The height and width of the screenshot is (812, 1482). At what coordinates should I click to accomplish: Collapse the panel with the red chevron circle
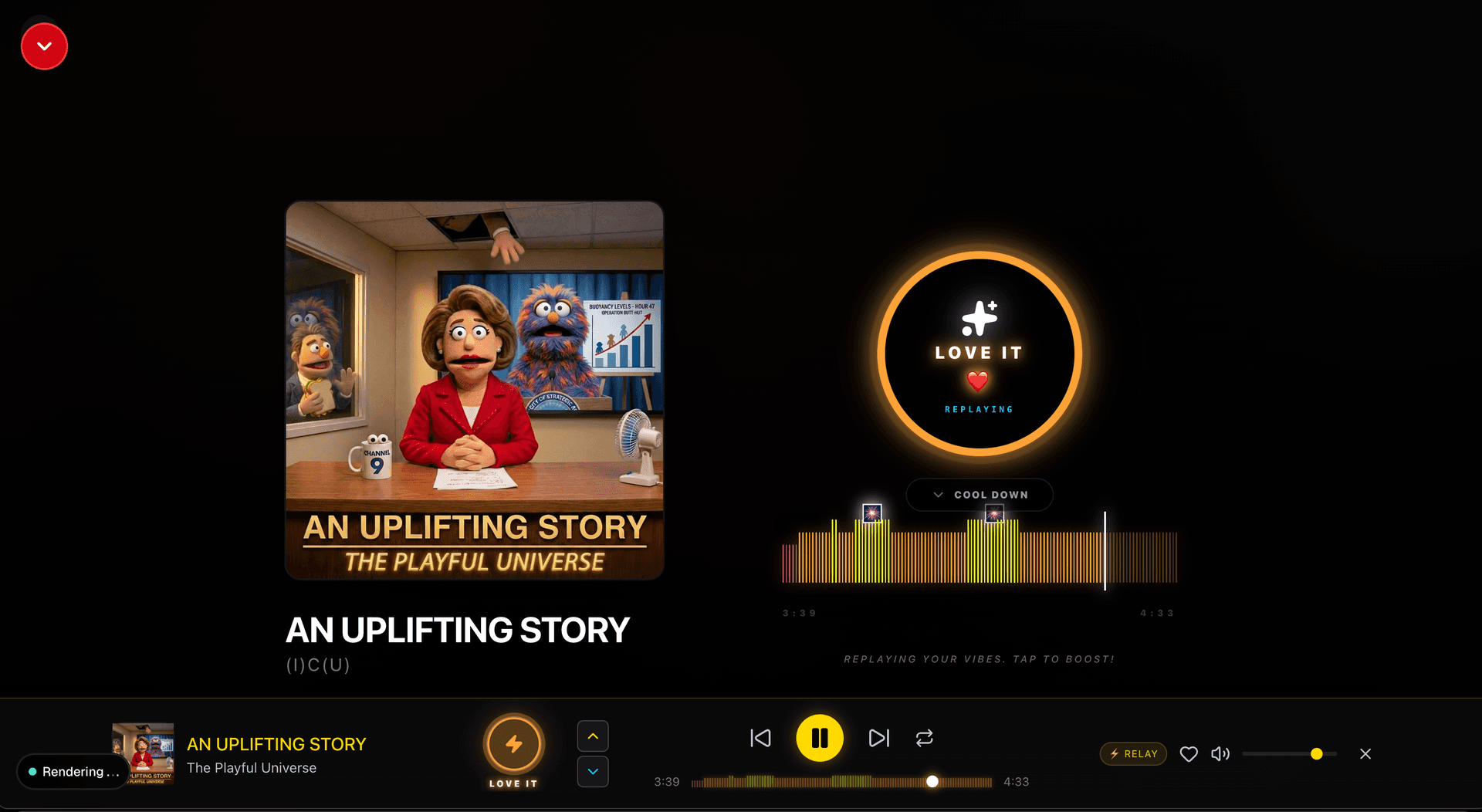(x=44, y=46)
